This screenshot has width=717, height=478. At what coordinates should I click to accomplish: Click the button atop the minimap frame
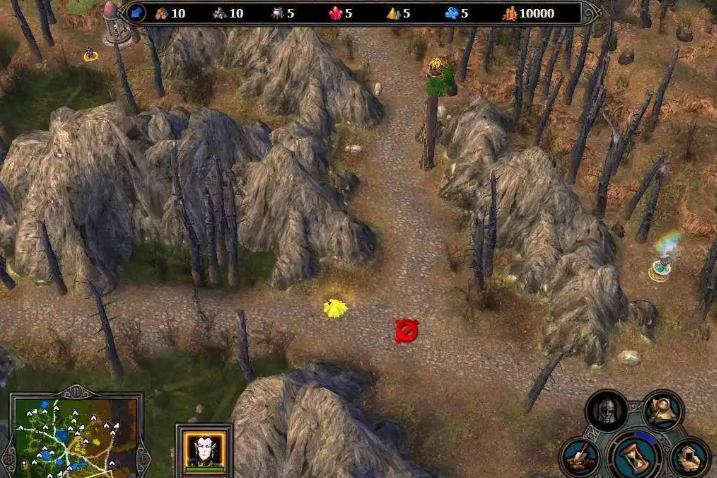76,391
